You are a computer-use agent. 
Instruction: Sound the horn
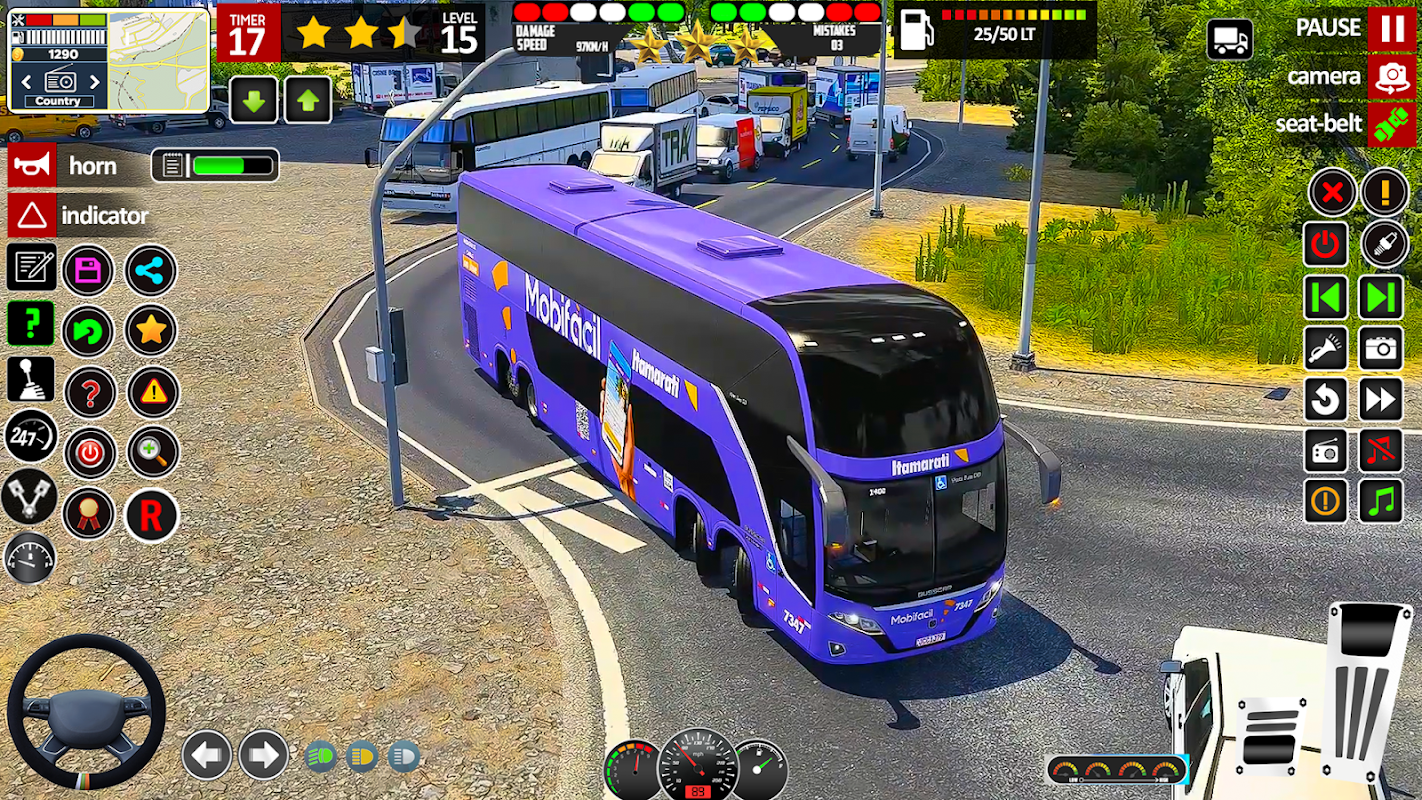[33, 165]
